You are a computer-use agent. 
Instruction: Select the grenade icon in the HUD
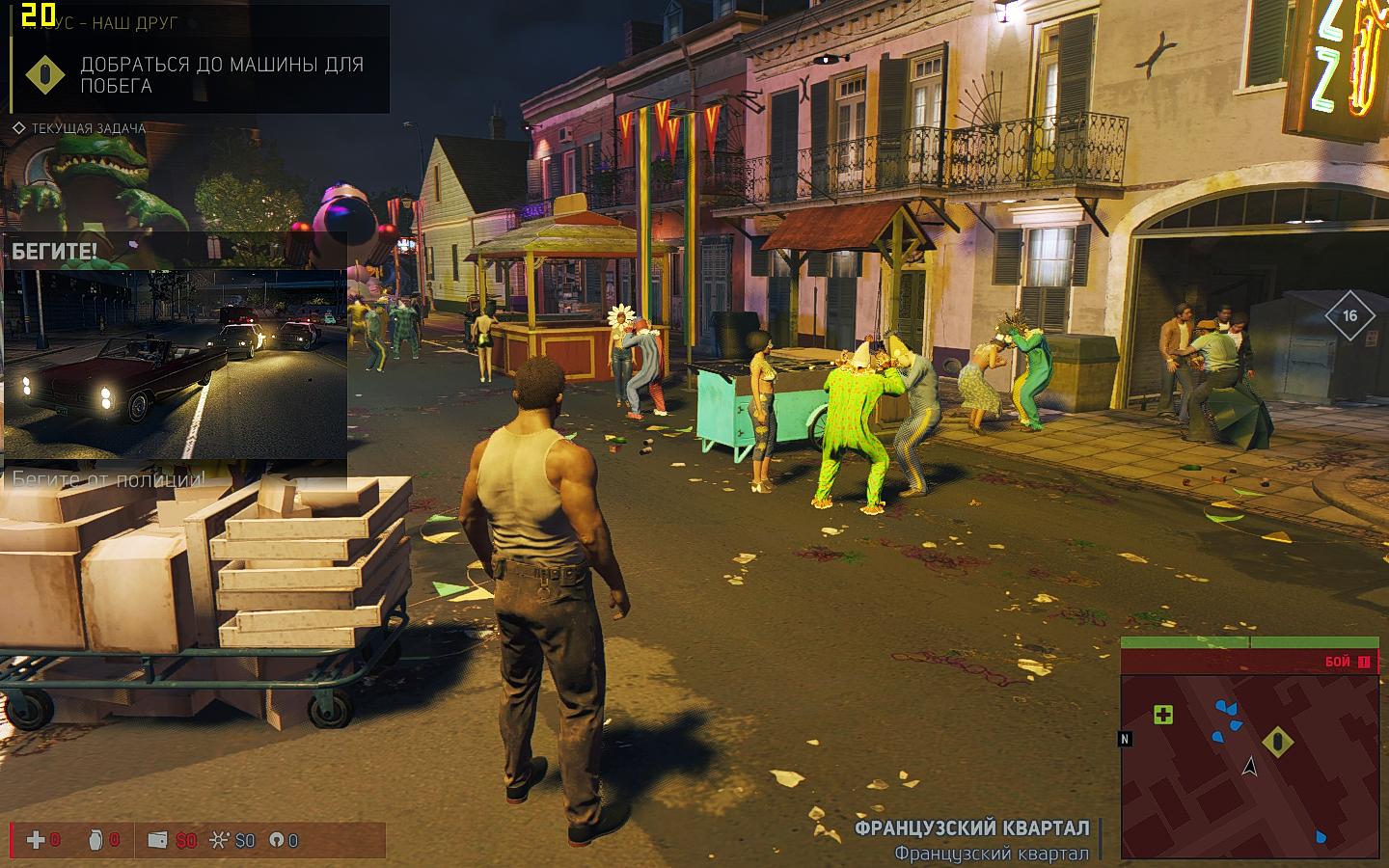pos(95,840)
